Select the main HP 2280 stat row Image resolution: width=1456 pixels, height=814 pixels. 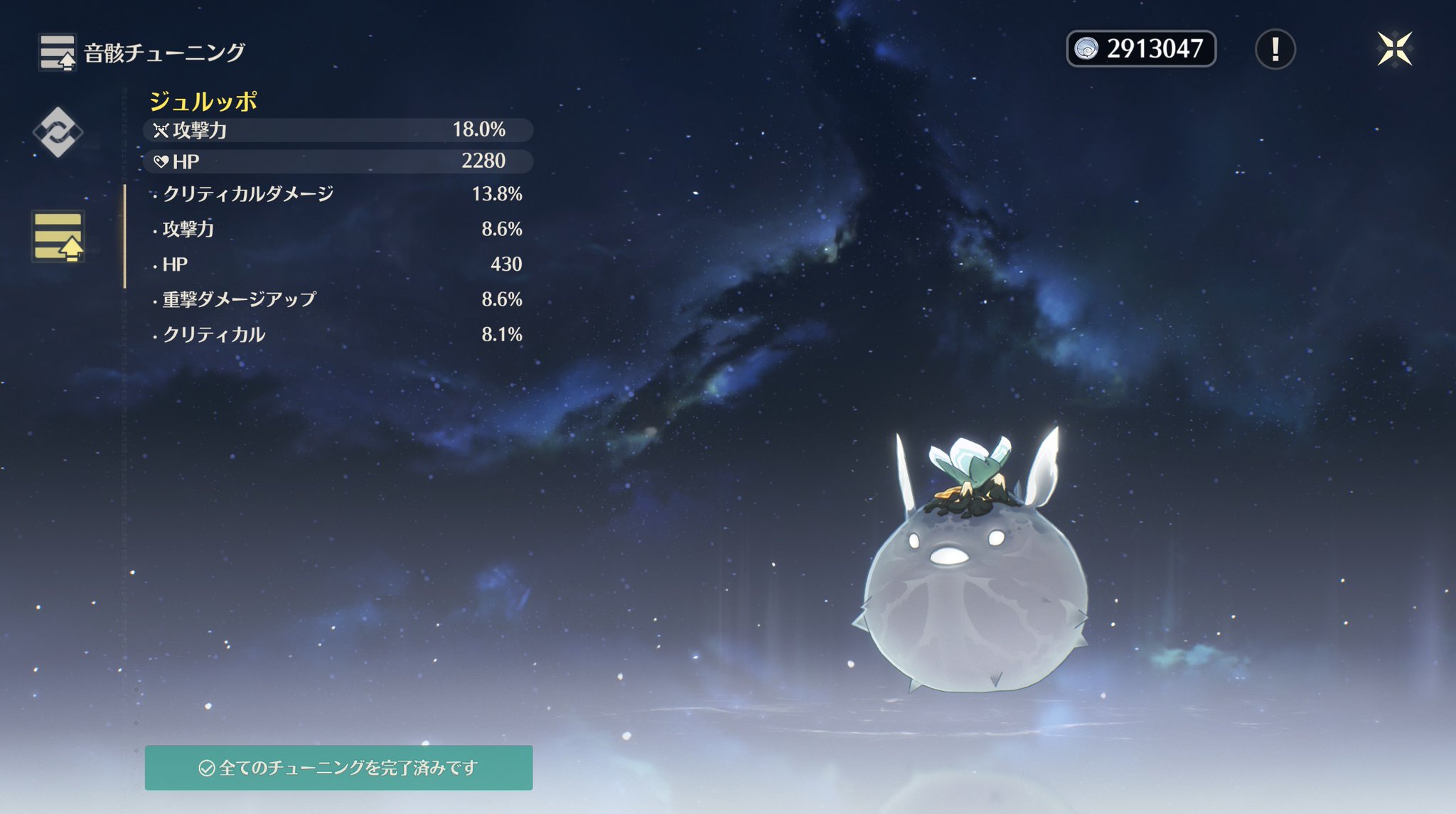pos(338,161)
